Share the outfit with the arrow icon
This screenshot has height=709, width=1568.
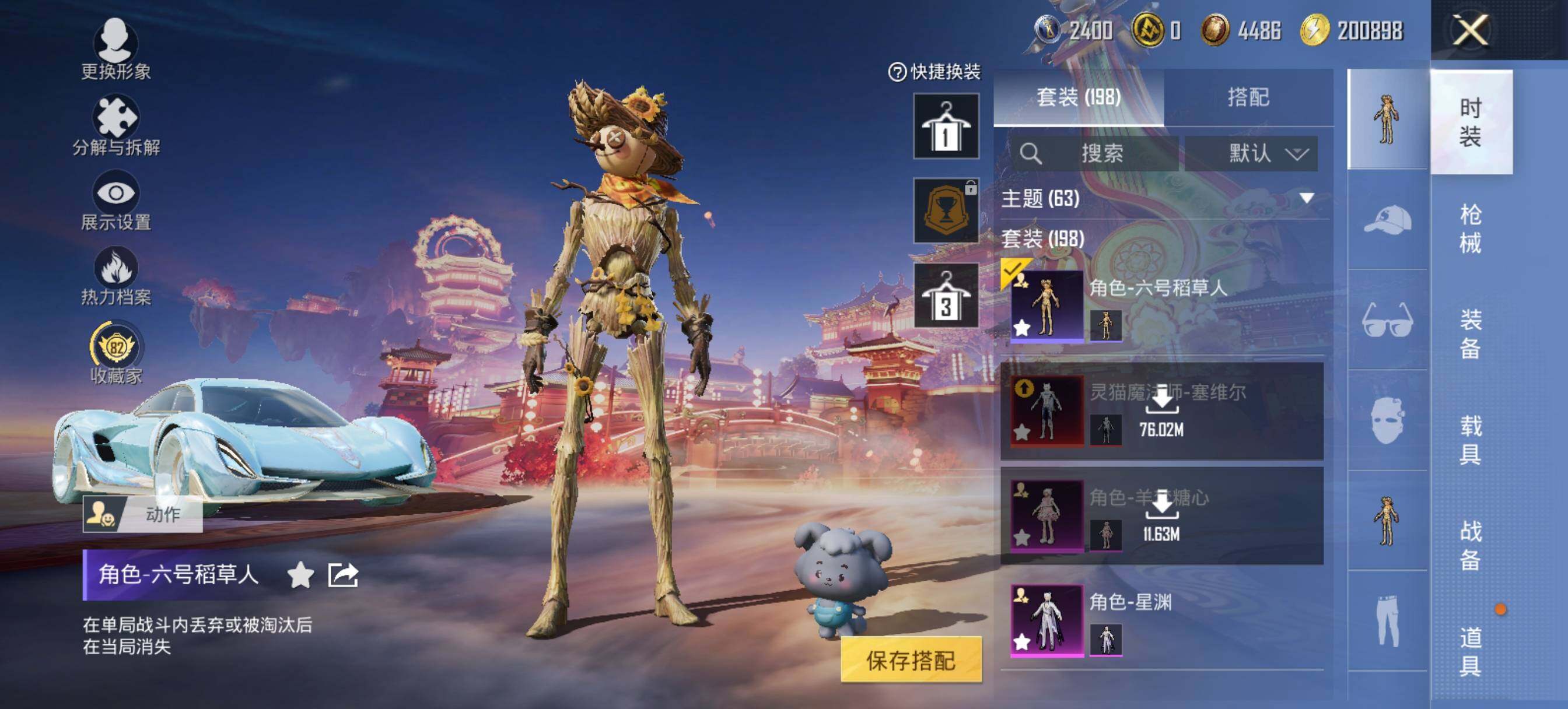point(342,574)
